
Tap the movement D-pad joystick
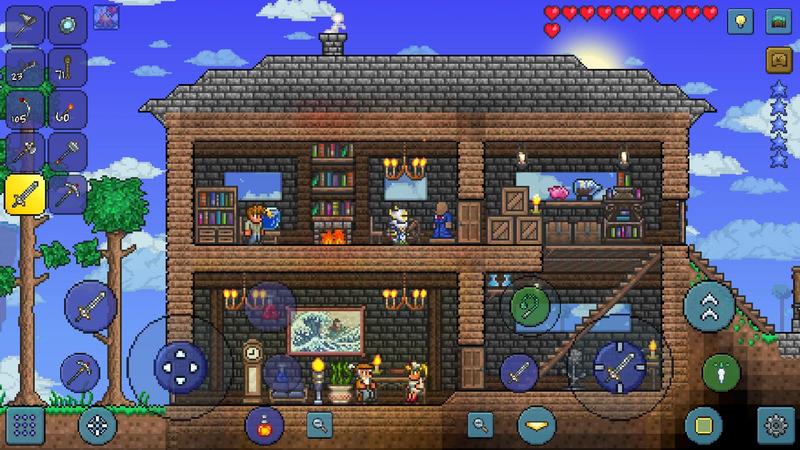pyautogui.click(x=181, y=365)
